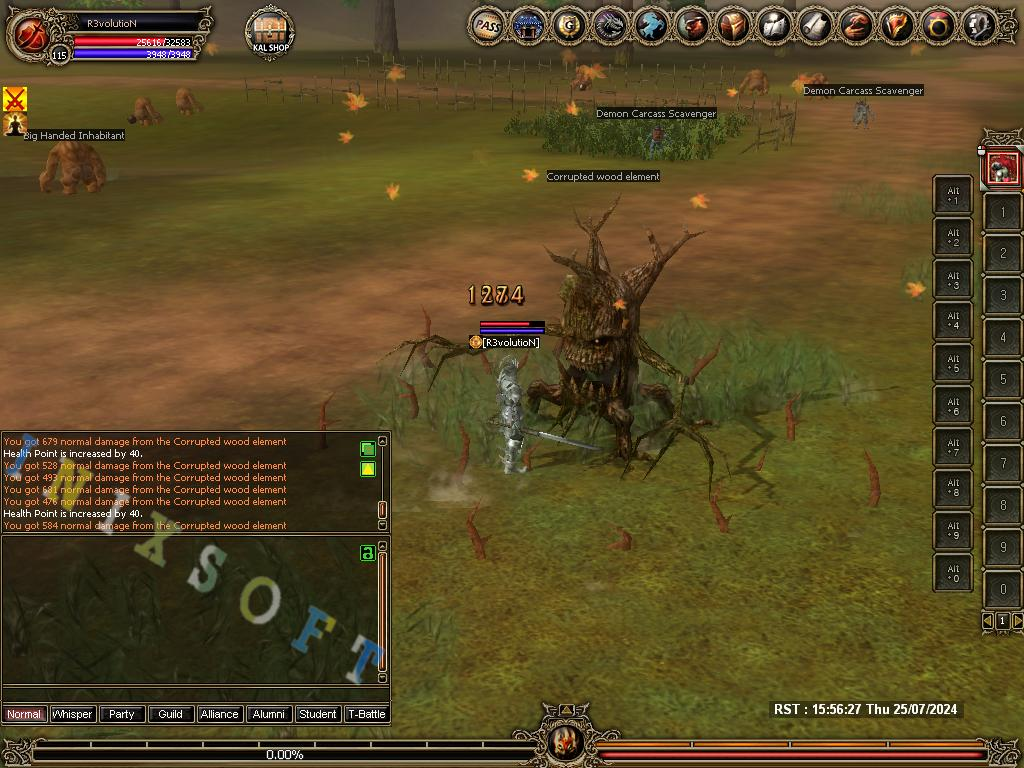
Task: Open the PASS menu icon
Action: point(487,26)
